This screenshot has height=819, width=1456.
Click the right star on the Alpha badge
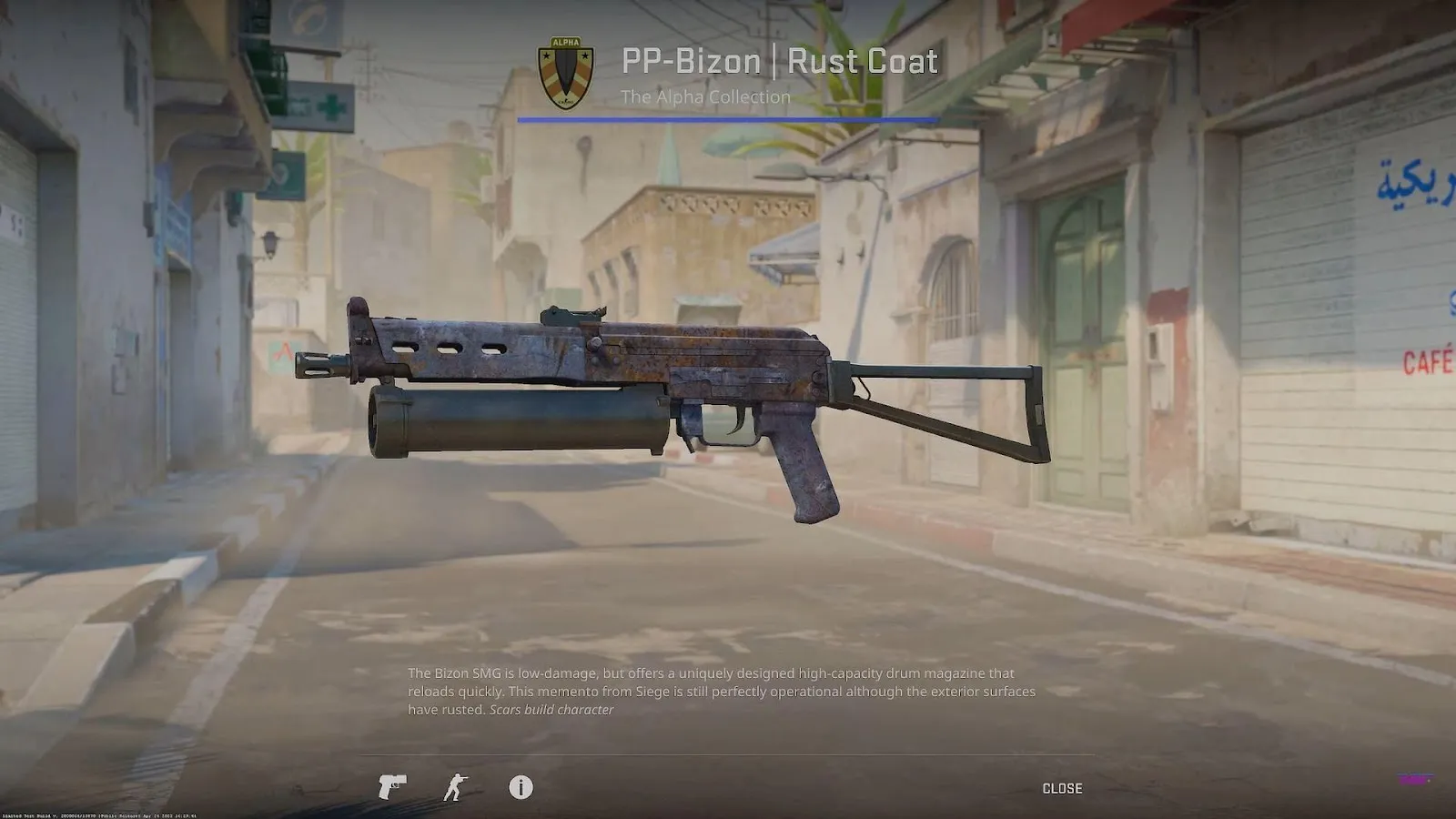point(585,56)
